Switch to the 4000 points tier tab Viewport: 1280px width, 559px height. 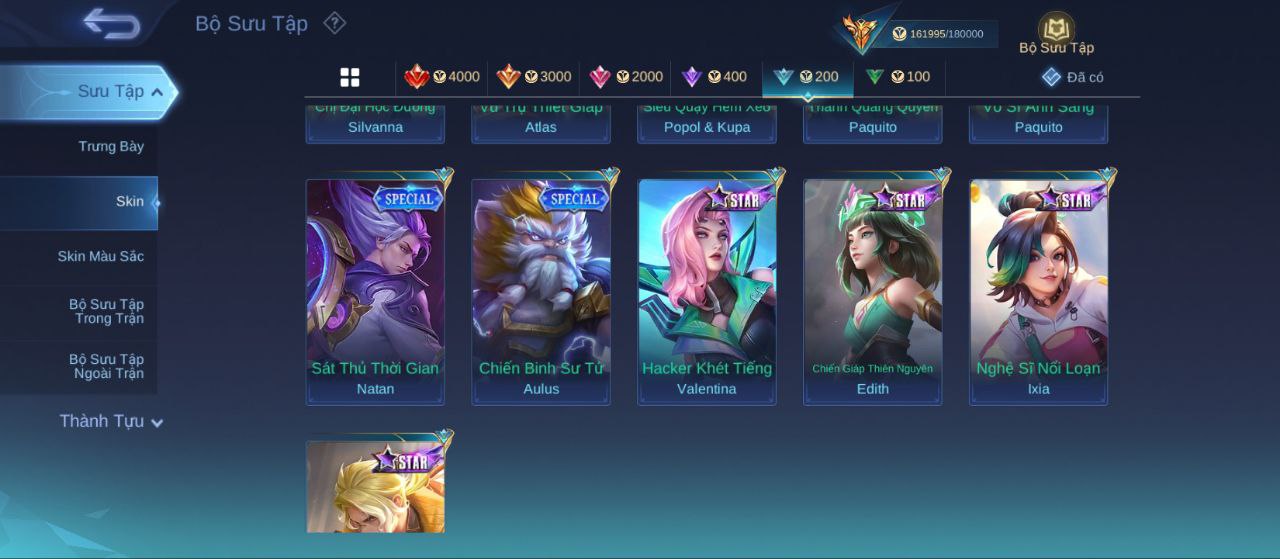coord(441,77)
